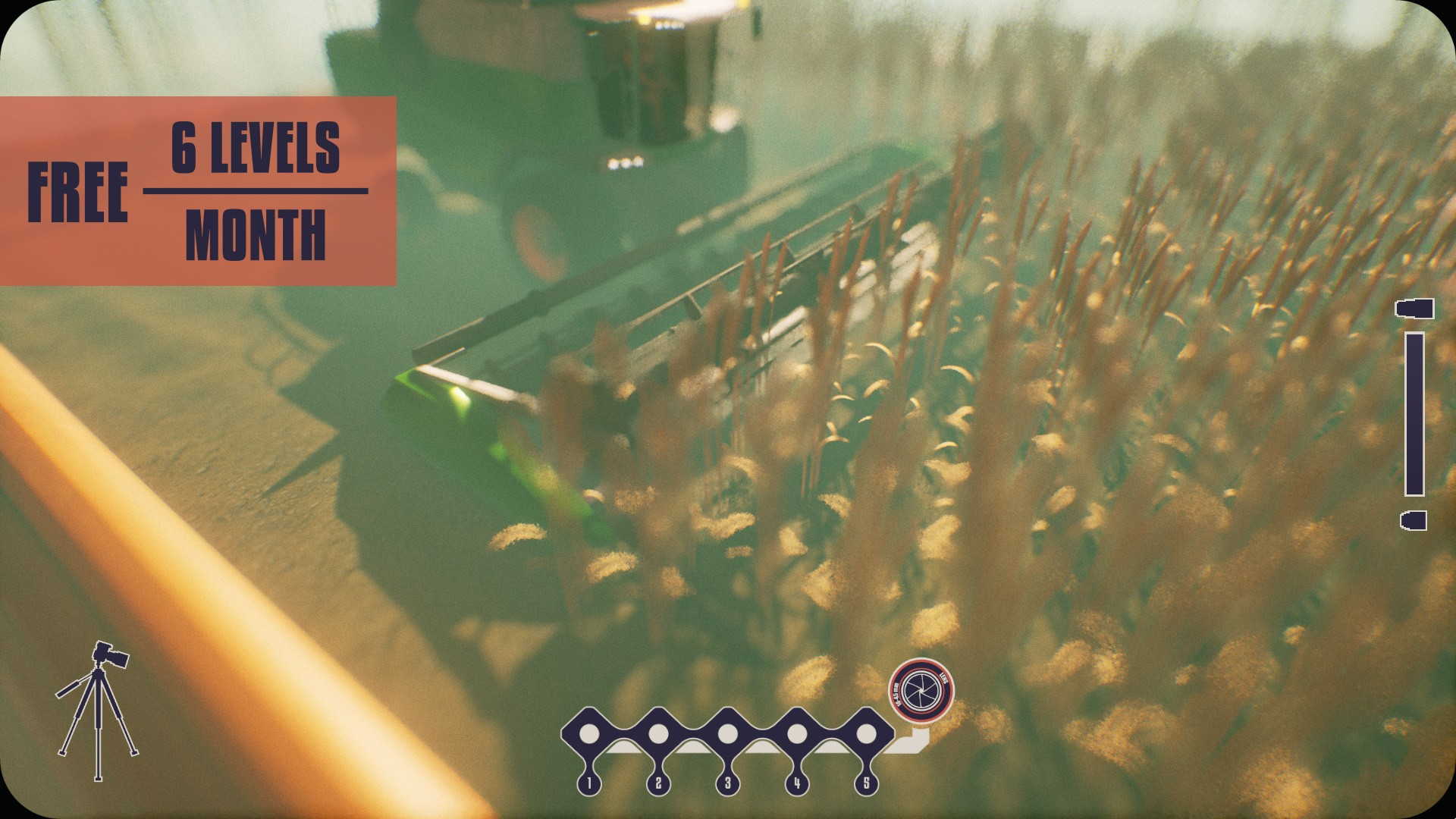
Task: Activate photo slot number 5
Action: coord(865,734)
